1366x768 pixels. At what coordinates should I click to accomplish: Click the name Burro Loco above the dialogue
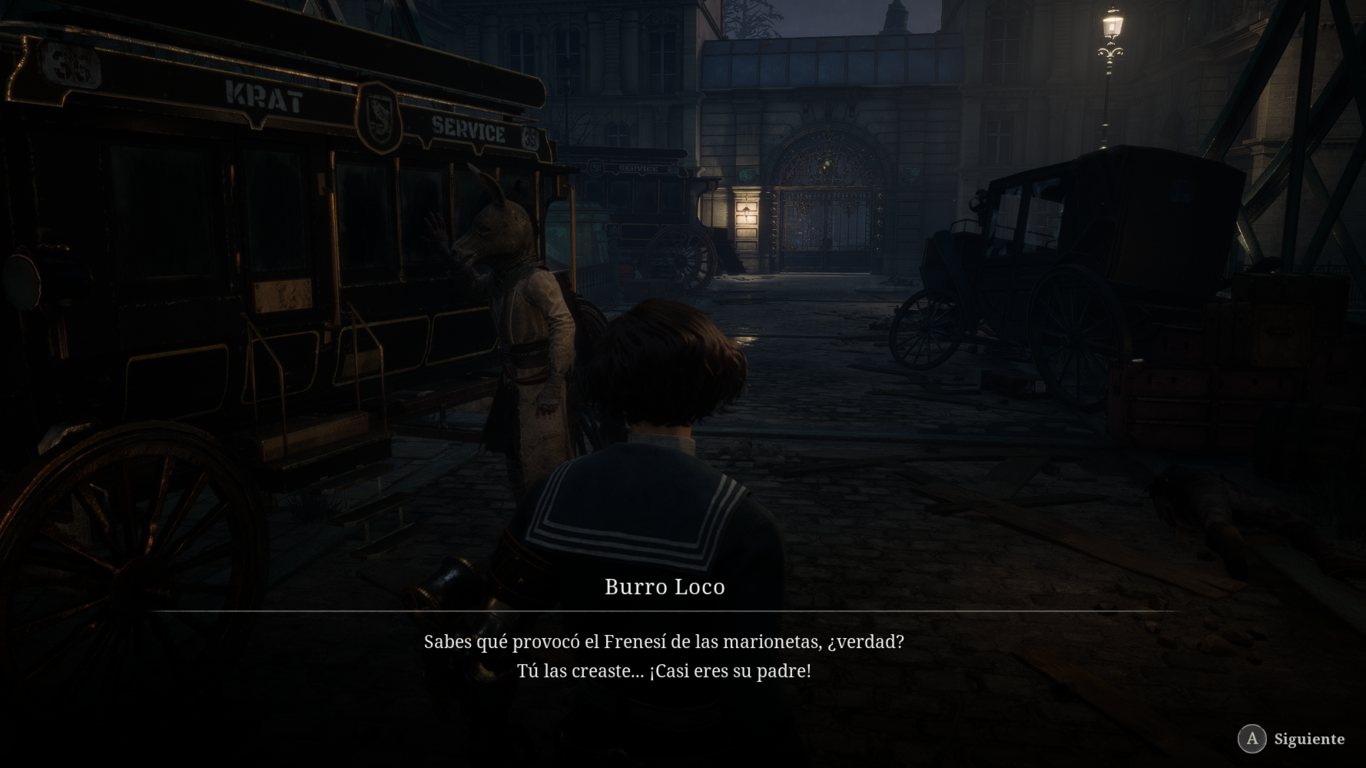click(x=663, y=587)
